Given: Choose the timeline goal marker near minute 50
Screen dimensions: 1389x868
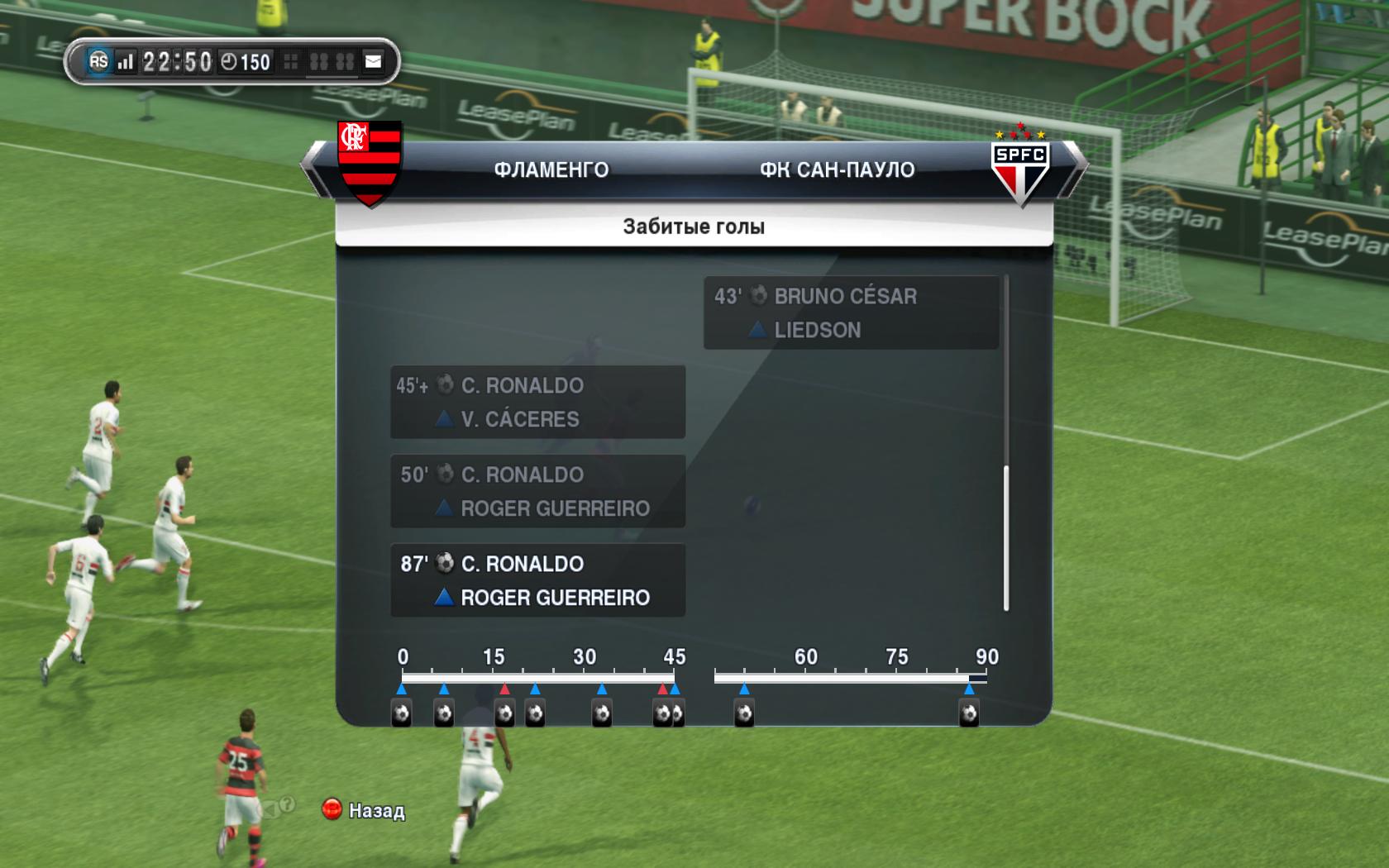Looking at the screenshot, I should [x=744, y=713].
